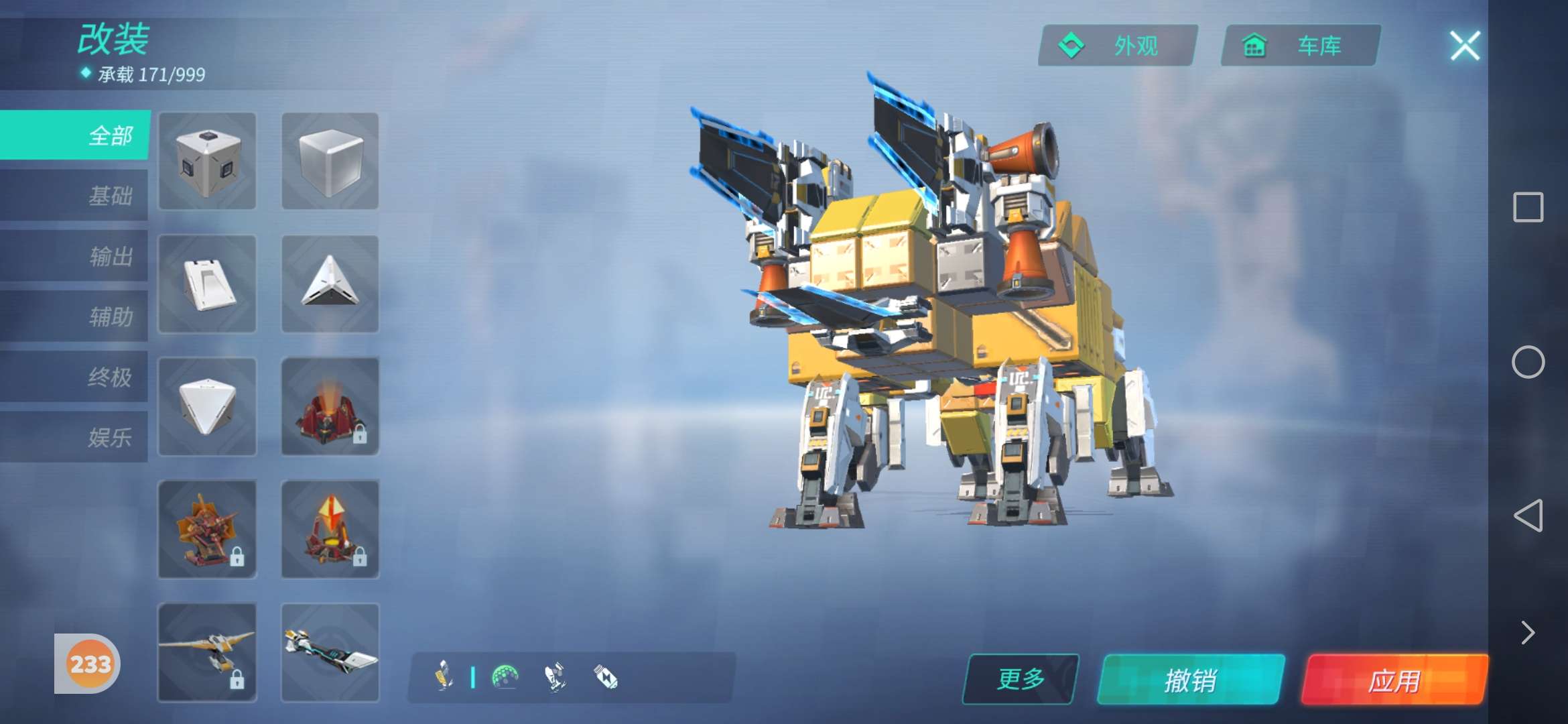
Task: Show the 输出 output parts category
Action: [75, 256]
